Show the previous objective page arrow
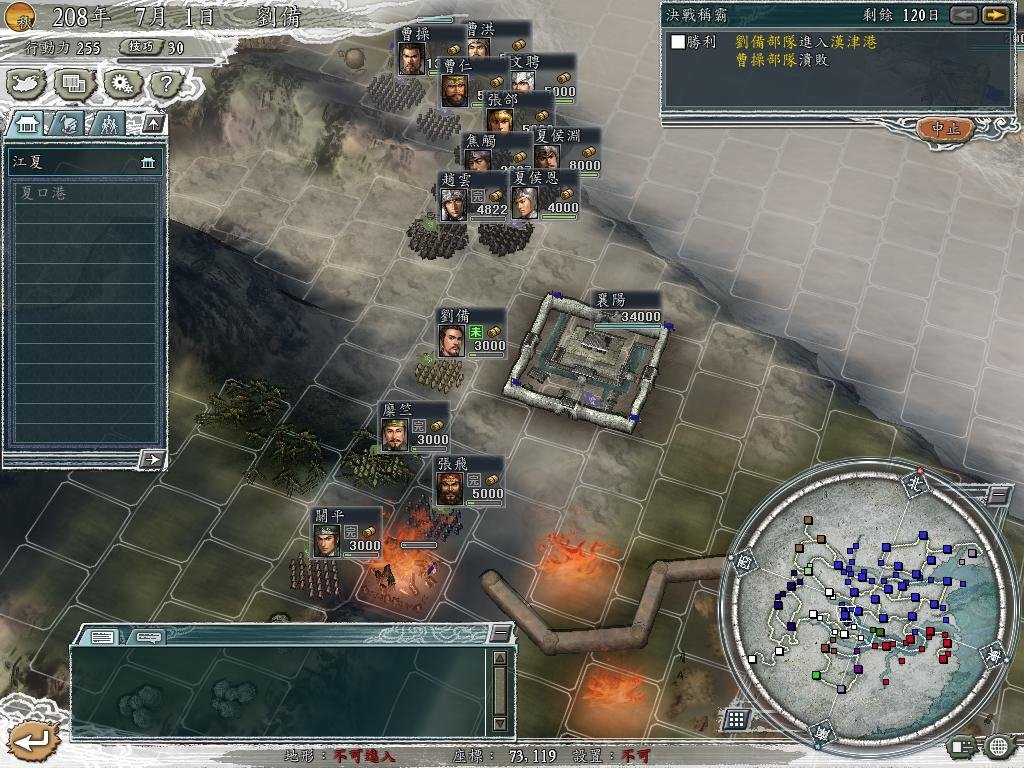1024x768 pixels. pos(963,15)
